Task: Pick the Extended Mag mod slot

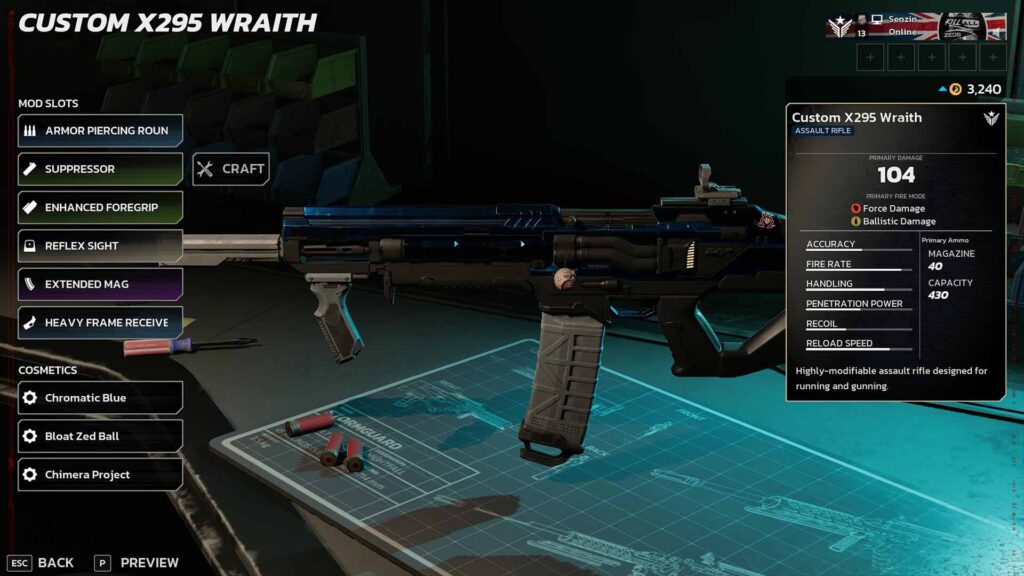Action: 100,284
